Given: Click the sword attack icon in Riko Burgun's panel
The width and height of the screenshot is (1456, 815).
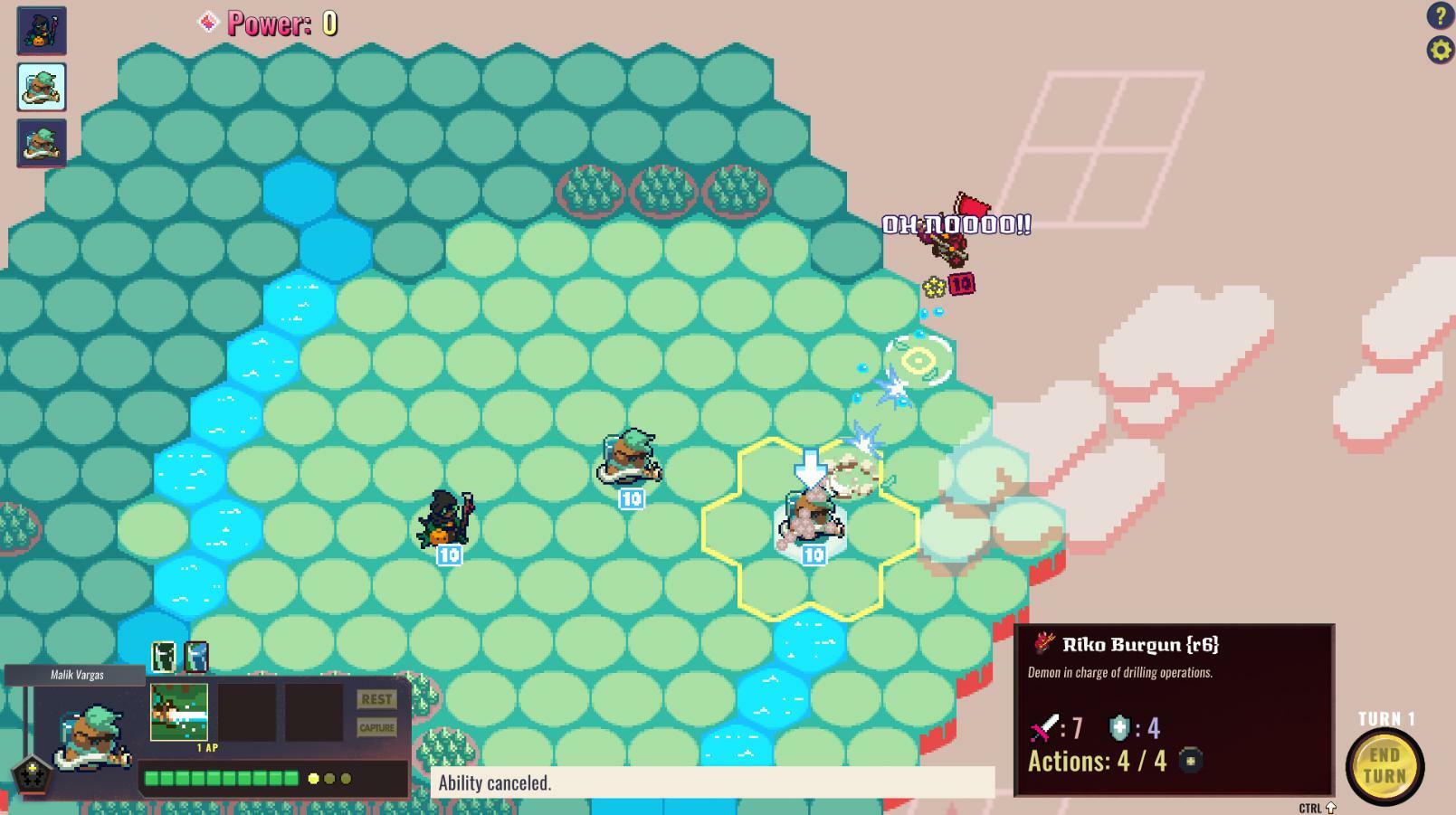Looking at the screenshot, I should coord(1042,727).
